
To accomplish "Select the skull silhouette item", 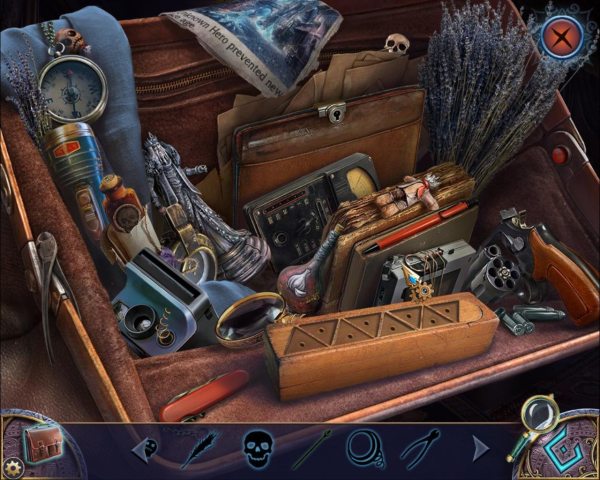I will pyautogui.click(x=257, y=446).
